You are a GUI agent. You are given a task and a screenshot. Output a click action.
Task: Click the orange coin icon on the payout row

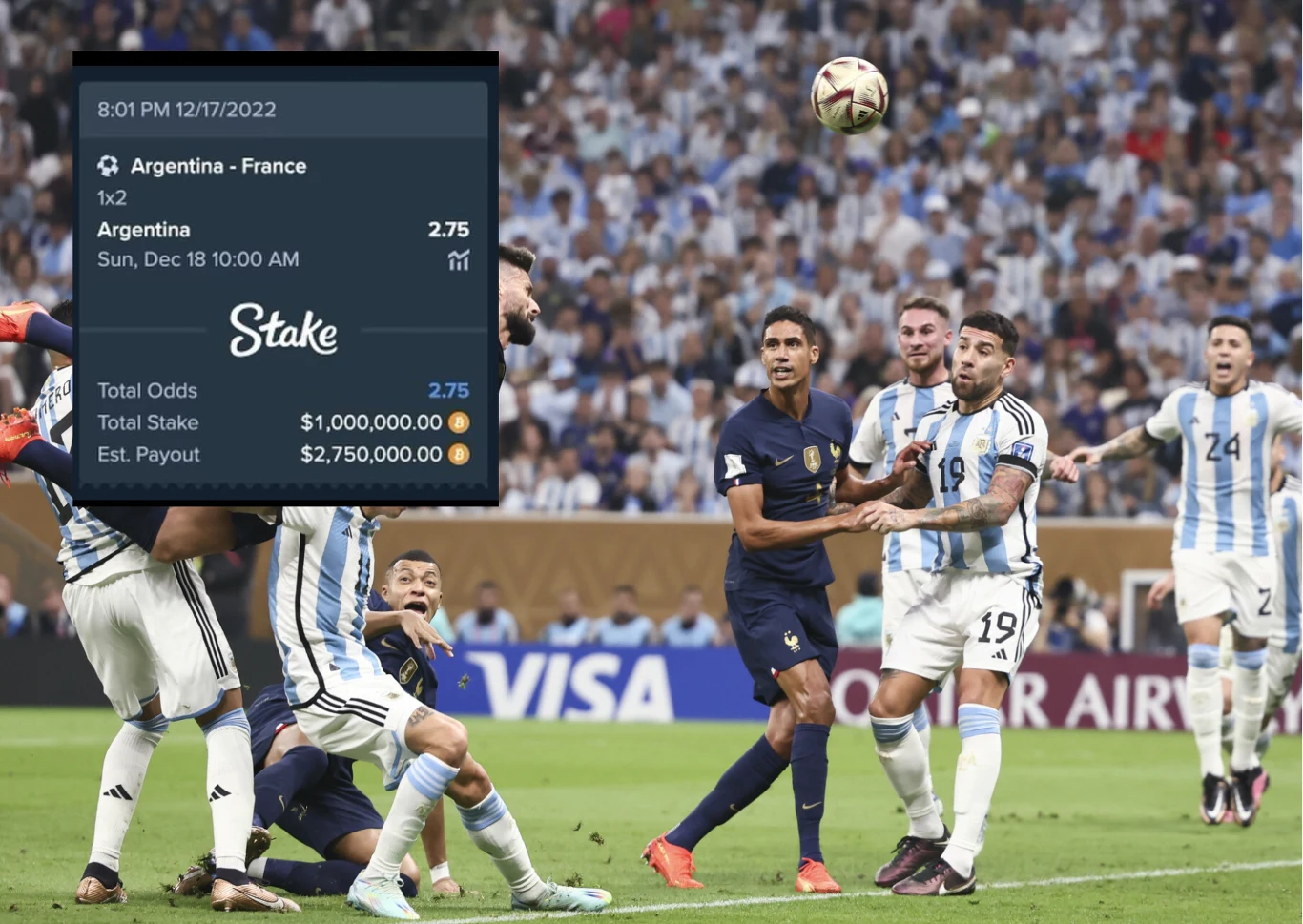(x=459, y=455)
